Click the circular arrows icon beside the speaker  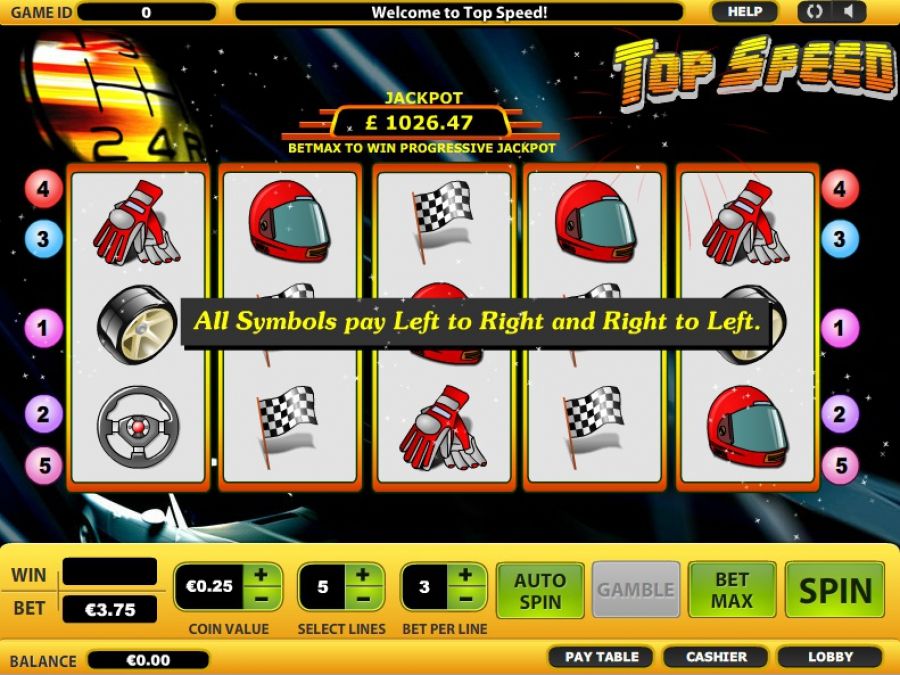(x=814, y=12)
